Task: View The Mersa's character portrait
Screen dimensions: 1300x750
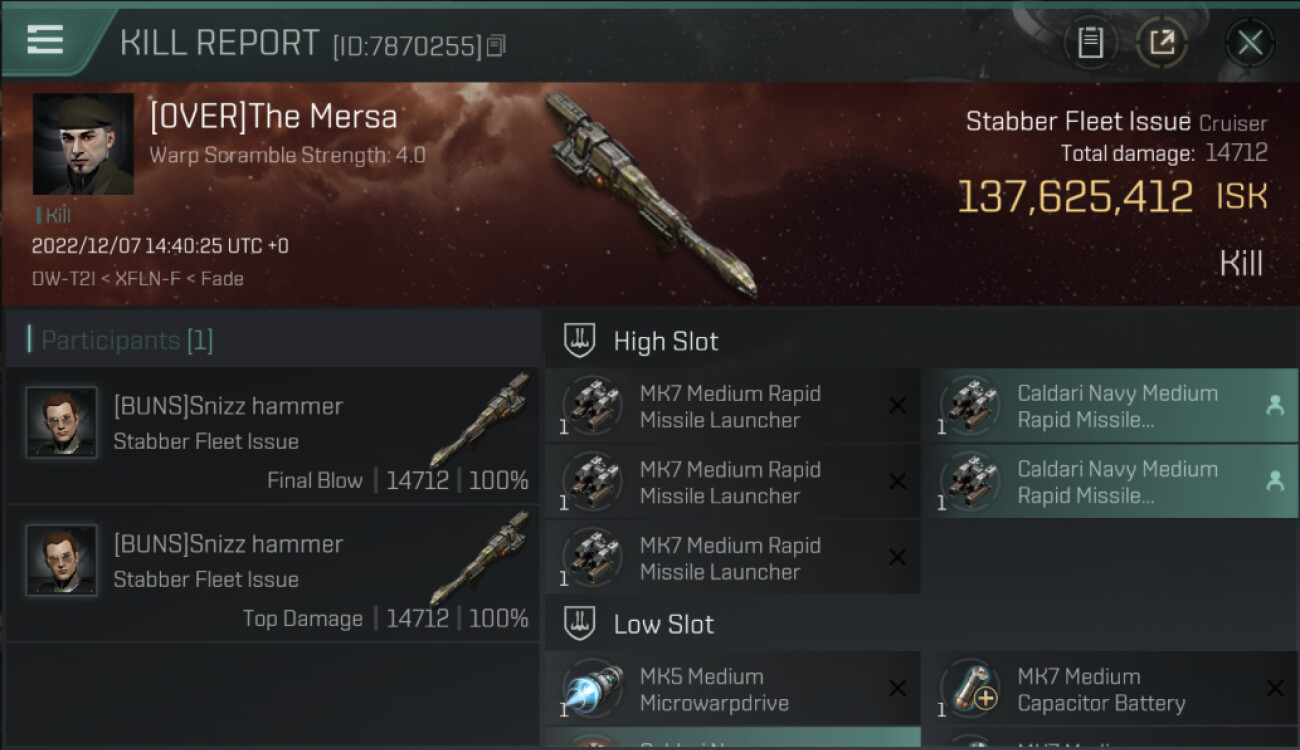Action: [83, 144]
